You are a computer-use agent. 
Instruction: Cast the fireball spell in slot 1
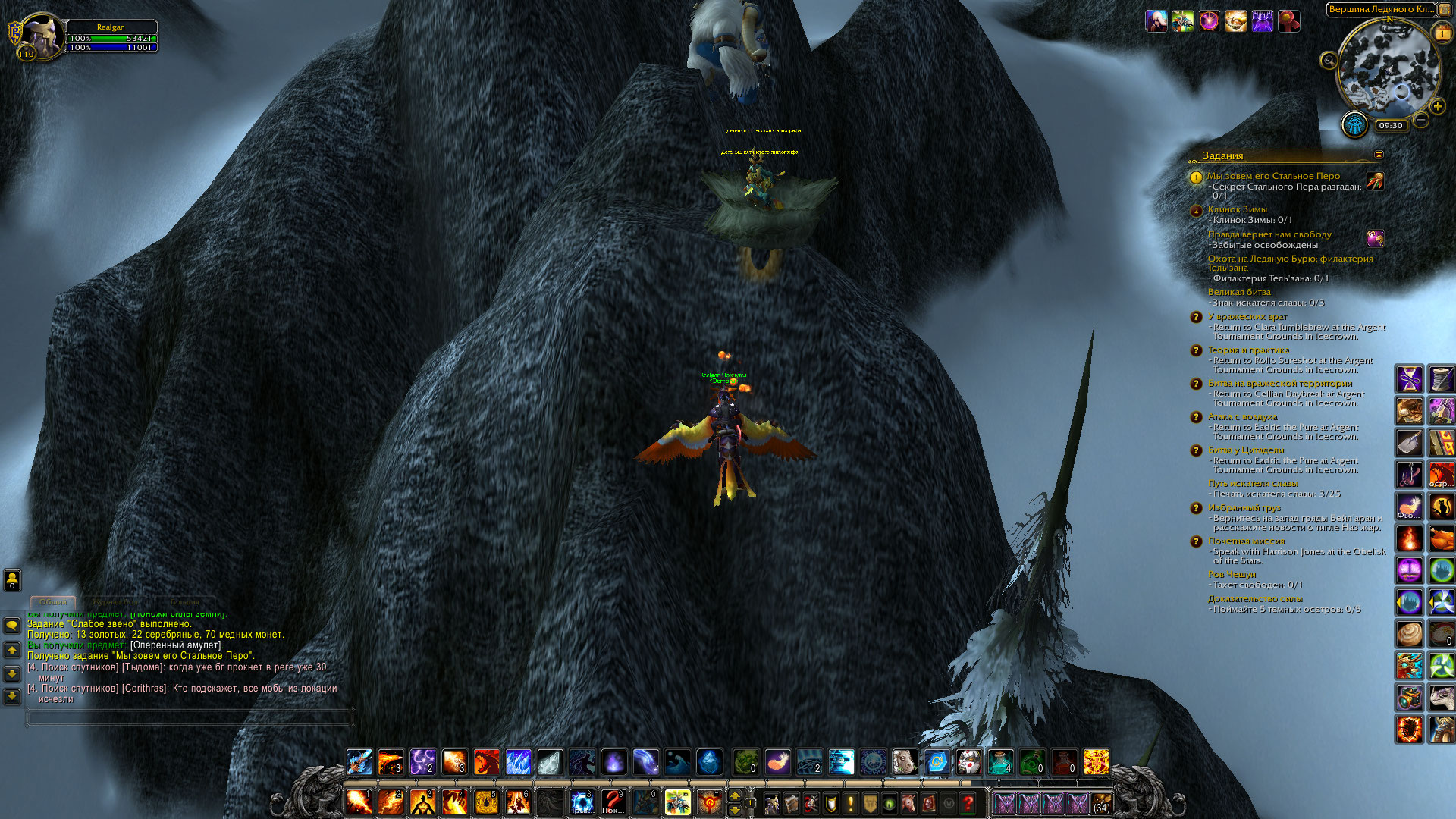click(359, 802)
